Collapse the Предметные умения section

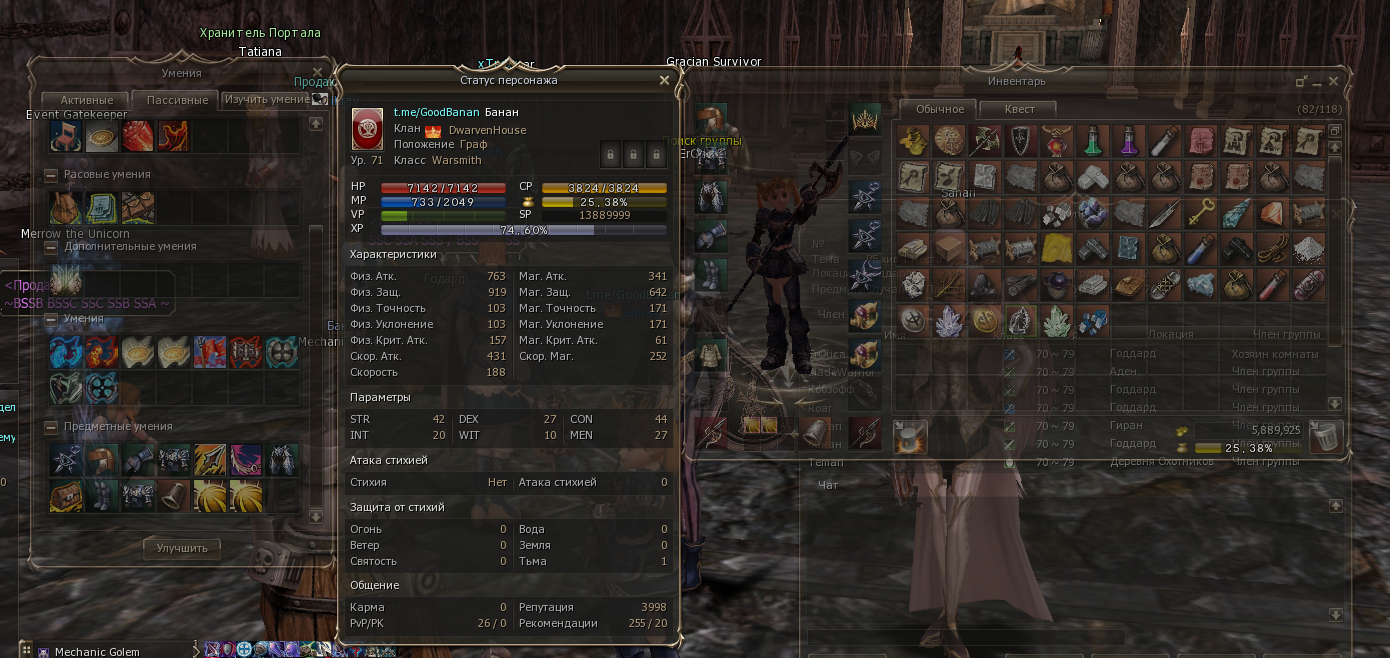tap(51, 427)
